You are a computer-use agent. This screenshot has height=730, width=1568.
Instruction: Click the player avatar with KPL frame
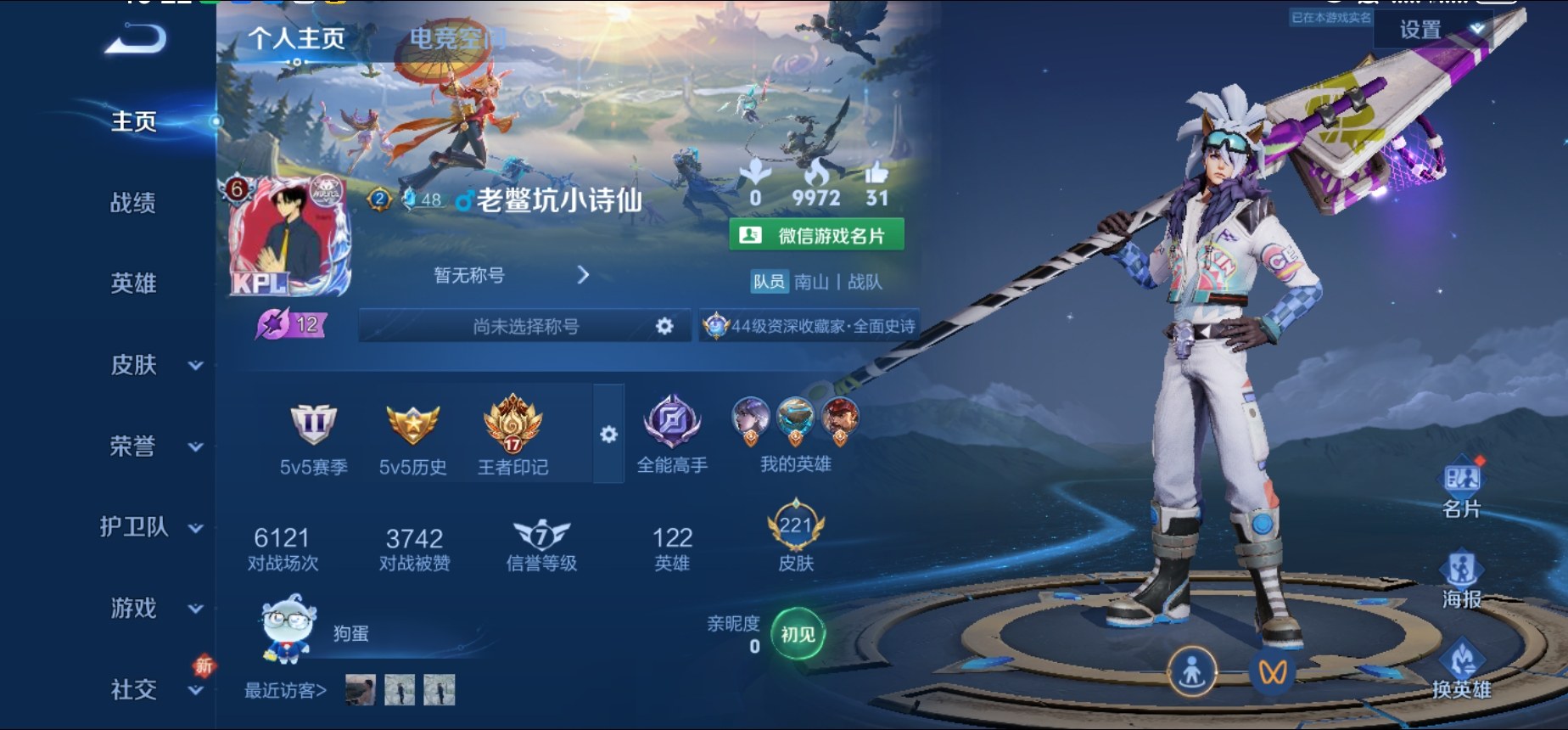289,235
